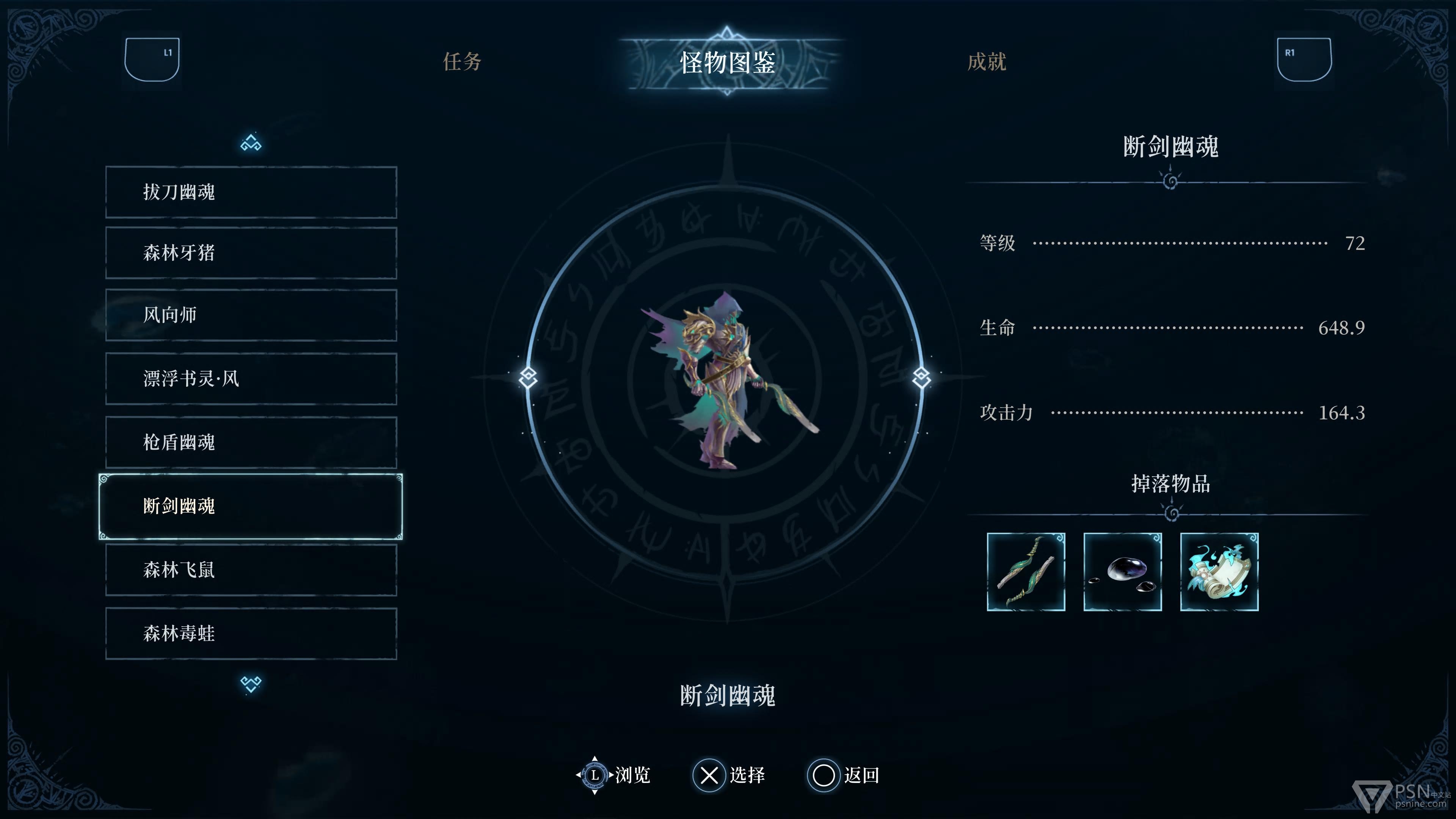
Task: Select the 怪物图鉴 tab
Action: 728,61
